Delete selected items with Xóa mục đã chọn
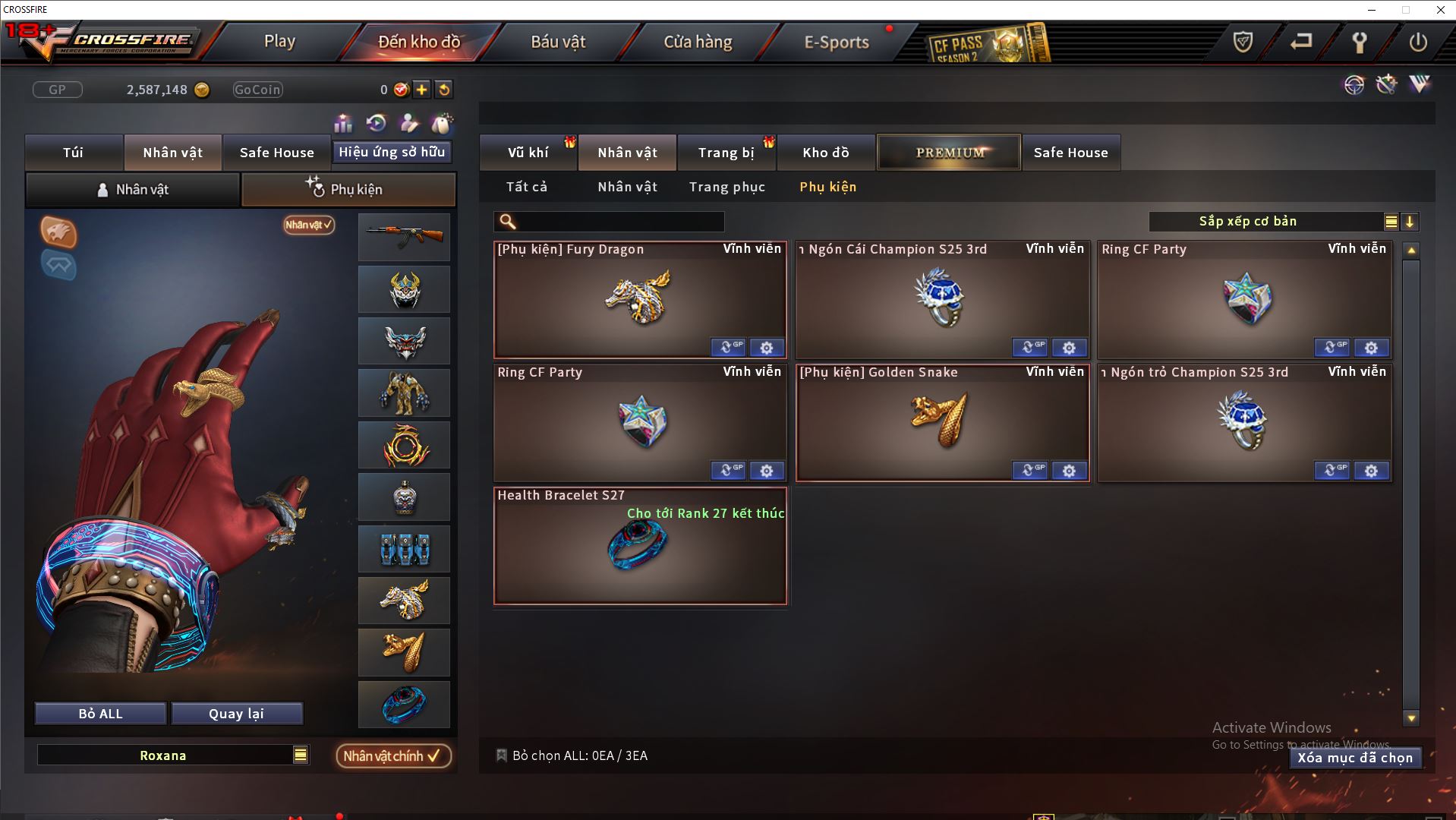 [x=1354, y=758]
